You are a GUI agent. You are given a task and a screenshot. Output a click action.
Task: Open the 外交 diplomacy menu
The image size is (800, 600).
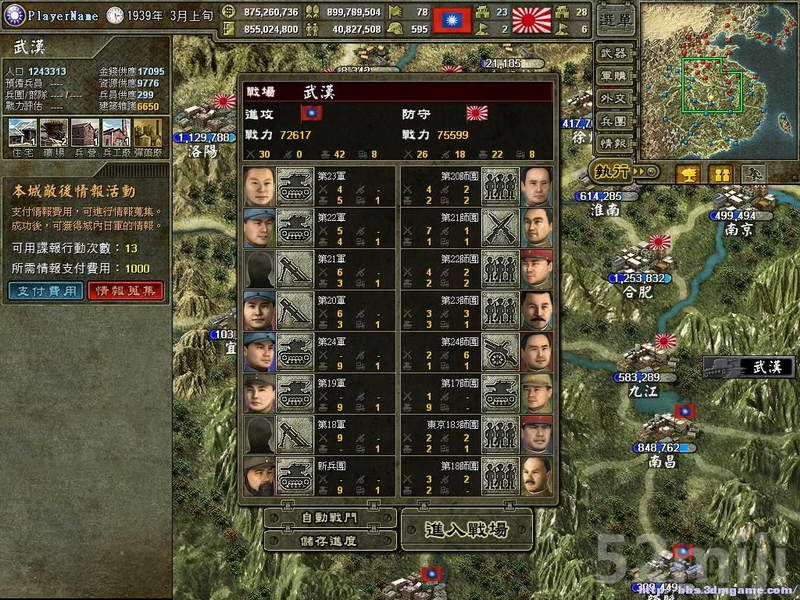616,98
